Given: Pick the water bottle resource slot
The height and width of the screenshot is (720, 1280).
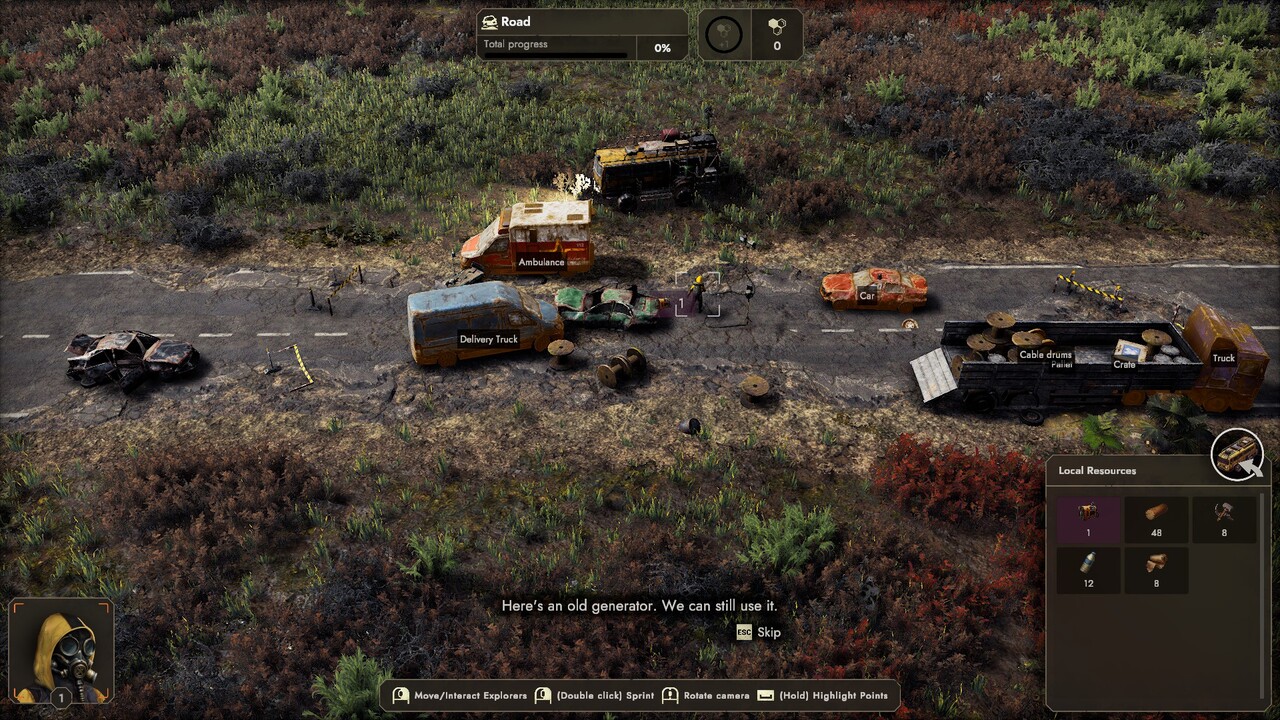Looking at the screenshot, I should [x=1088, y=570].
